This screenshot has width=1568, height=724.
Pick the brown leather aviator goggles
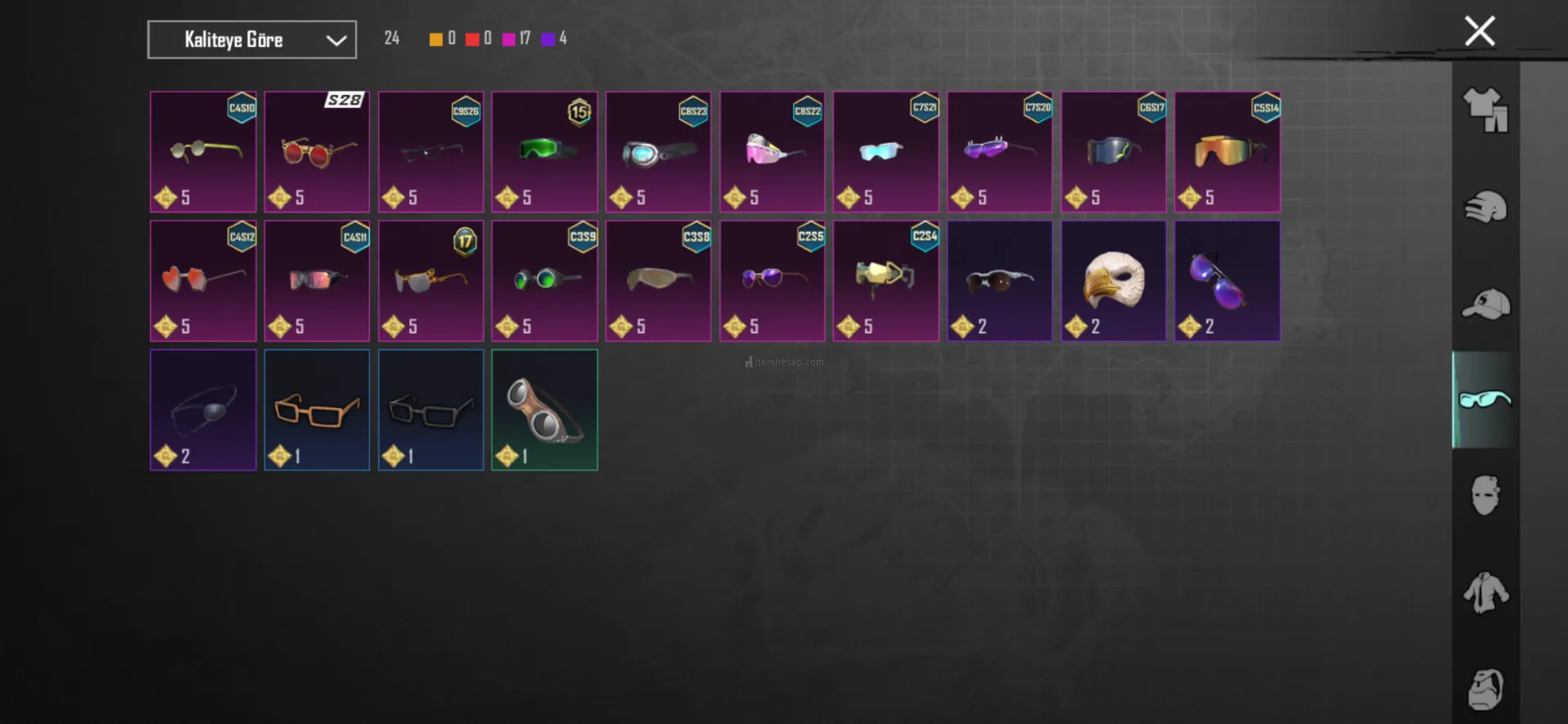tap(545, 410)
